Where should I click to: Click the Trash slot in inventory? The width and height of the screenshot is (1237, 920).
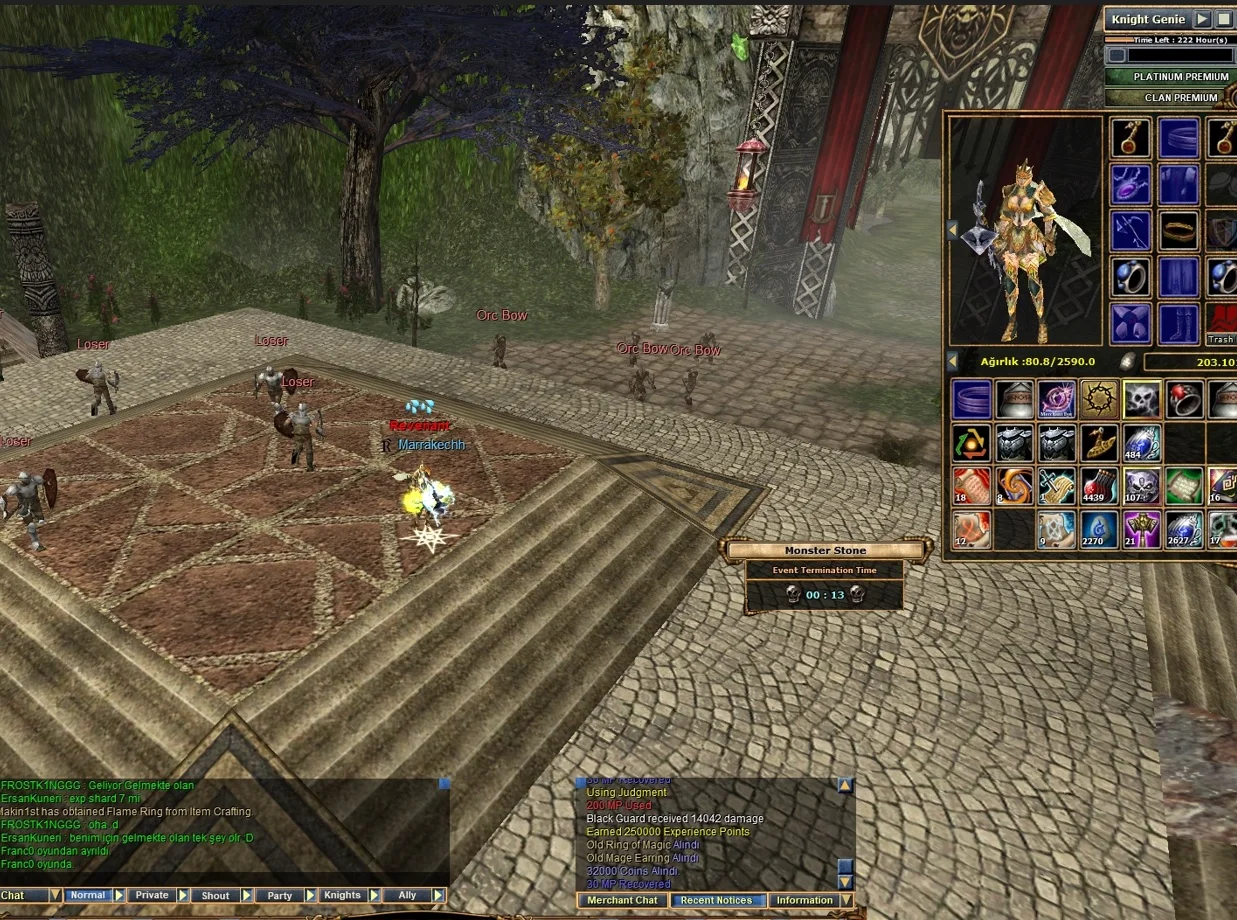pos(1221,324)
